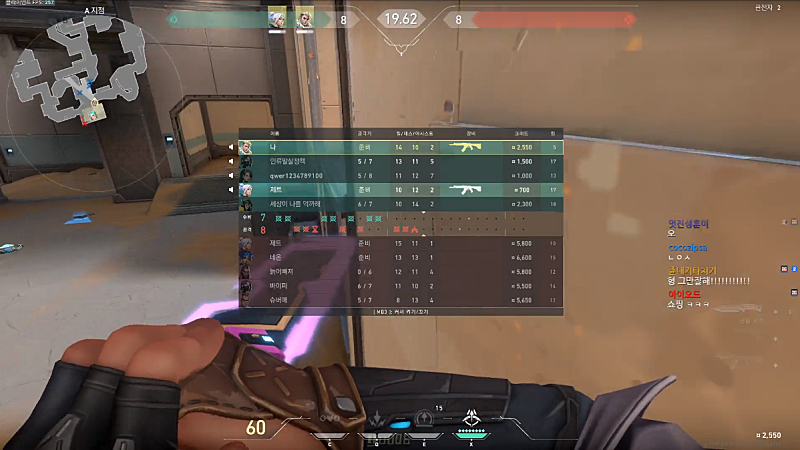Click enemy player 바이퍼 scoreboard row
The height and width of the screenshot is (450, 800).
(x=400, y=285)
